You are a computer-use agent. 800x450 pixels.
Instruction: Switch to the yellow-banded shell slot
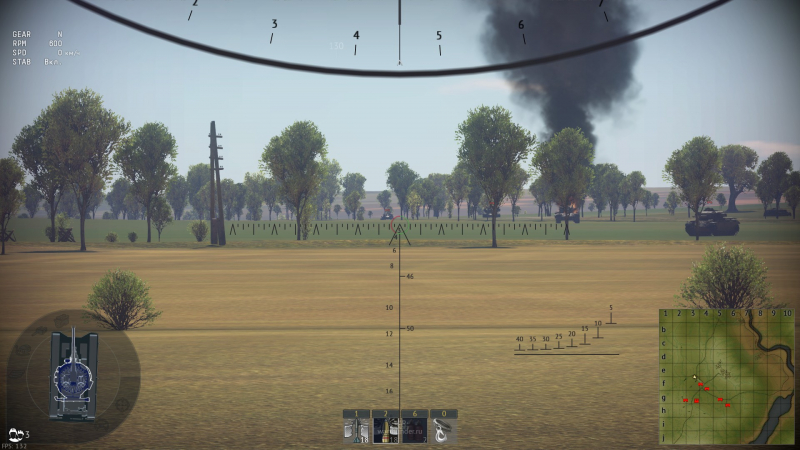coord(386,430)
